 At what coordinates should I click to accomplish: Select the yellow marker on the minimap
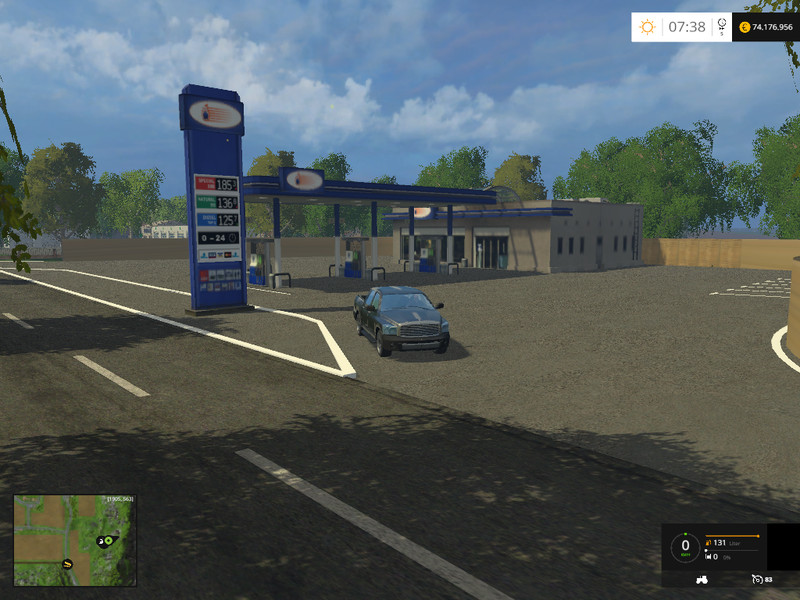pyautogui.click(x=68, y=563)
